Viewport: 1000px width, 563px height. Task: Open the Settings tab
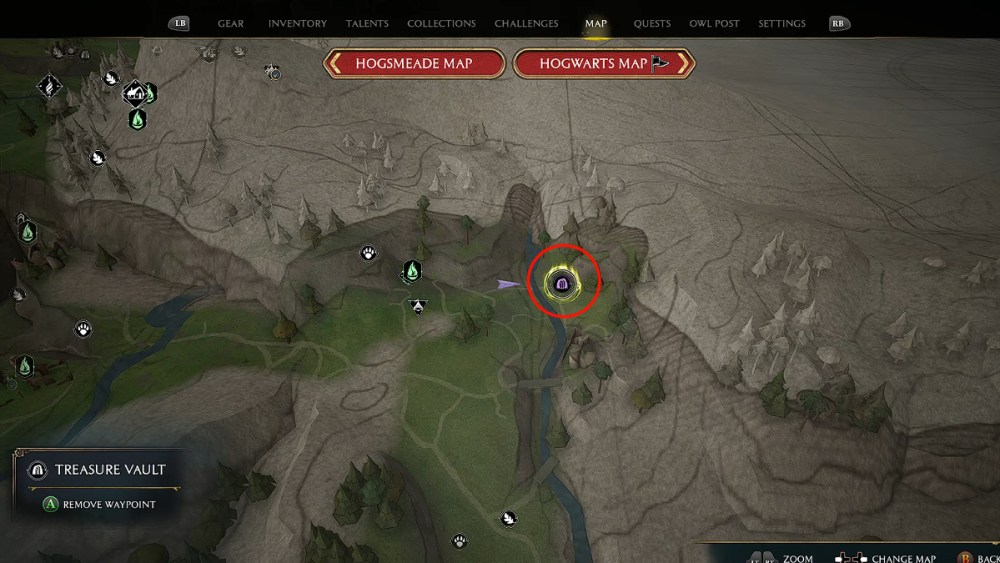point(781,23)
